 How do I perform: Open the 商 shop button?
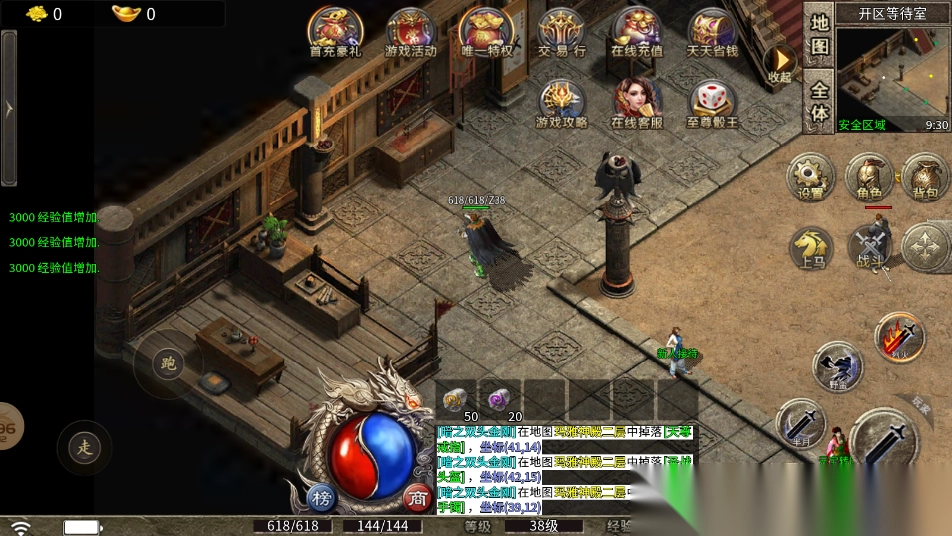417,497
